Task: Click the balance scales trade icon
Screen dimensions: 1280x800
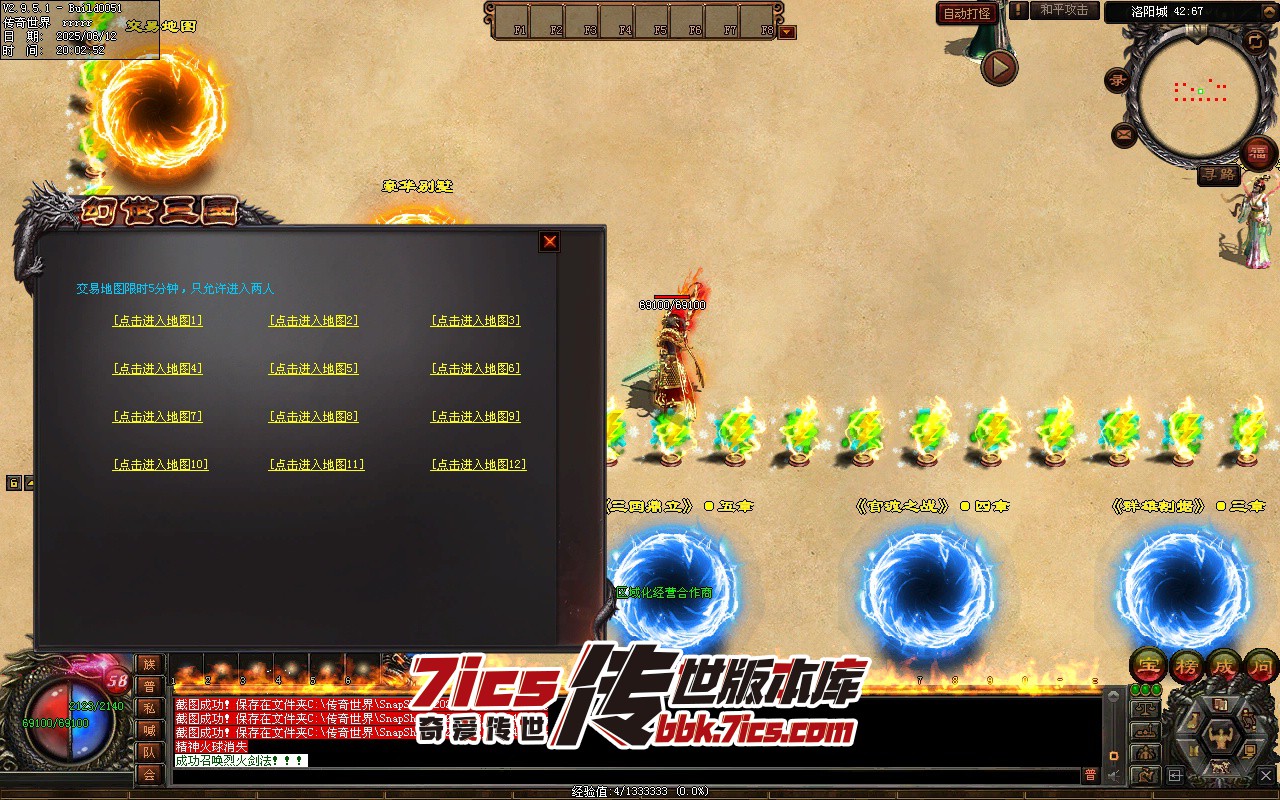Action: pos(1144,709)
